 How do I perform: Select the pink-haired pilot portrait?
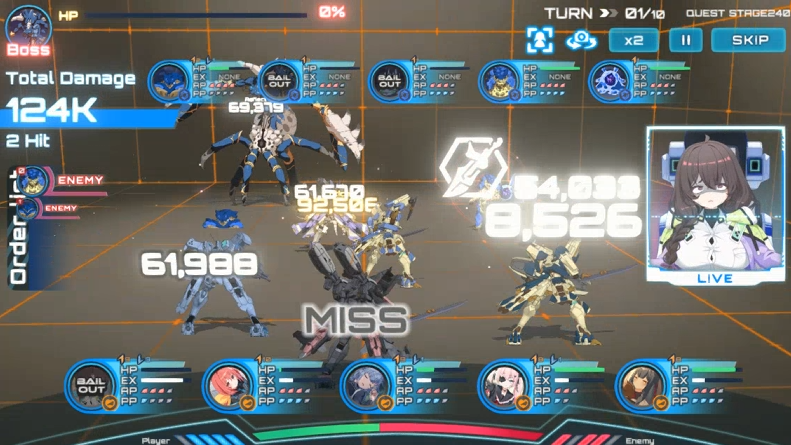click(x=229, y=386)
